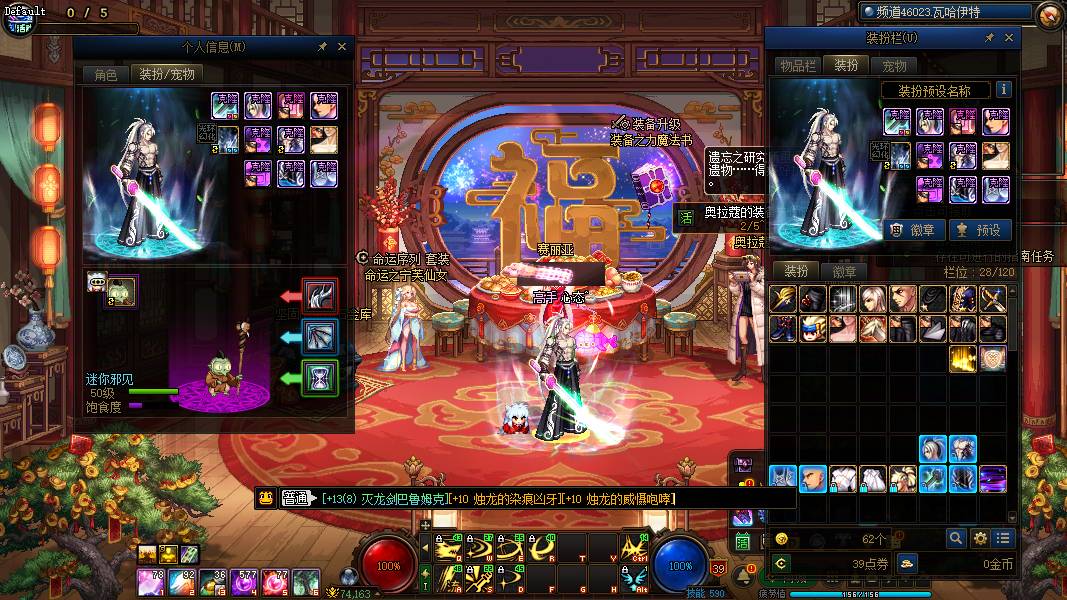Search the inventory with the magnifier button
This screenshot has width=1067, height=600.
pyautogui.click(x=956, y=538)
